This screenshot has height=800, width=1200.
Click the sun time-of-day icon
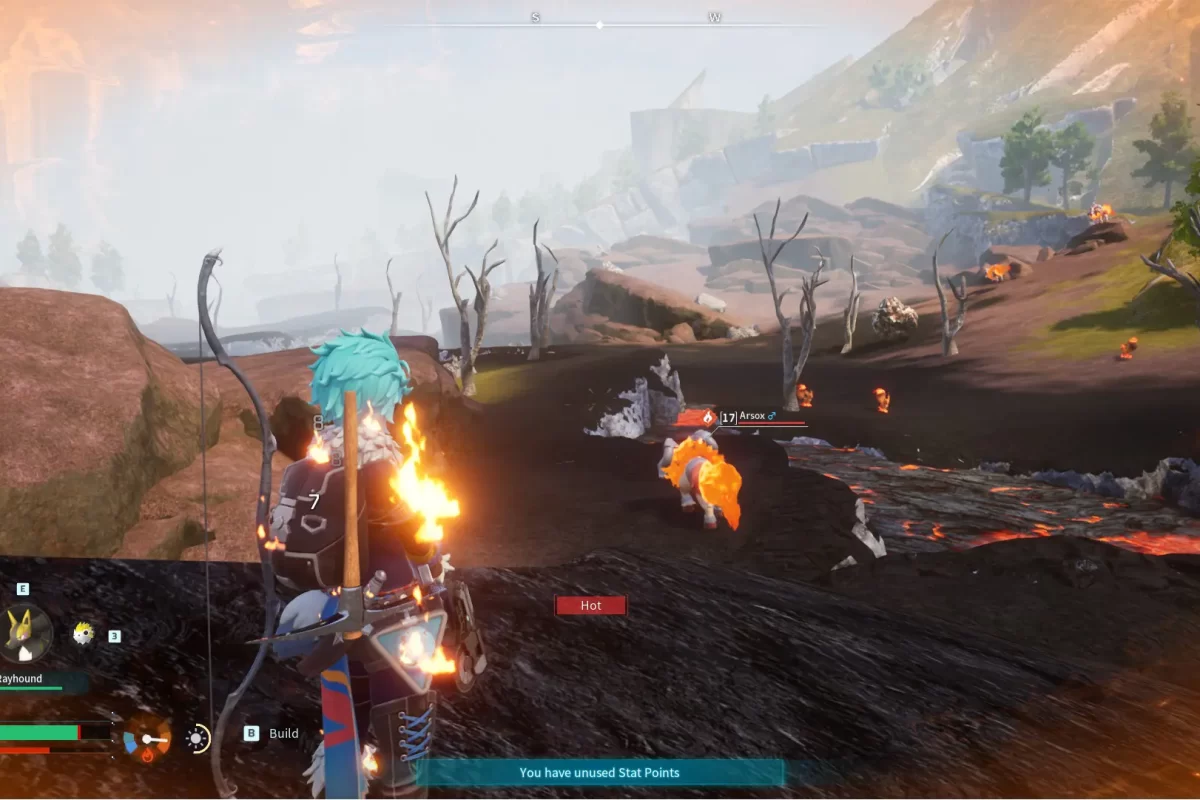pyautogui.click(x=198, y=739)
